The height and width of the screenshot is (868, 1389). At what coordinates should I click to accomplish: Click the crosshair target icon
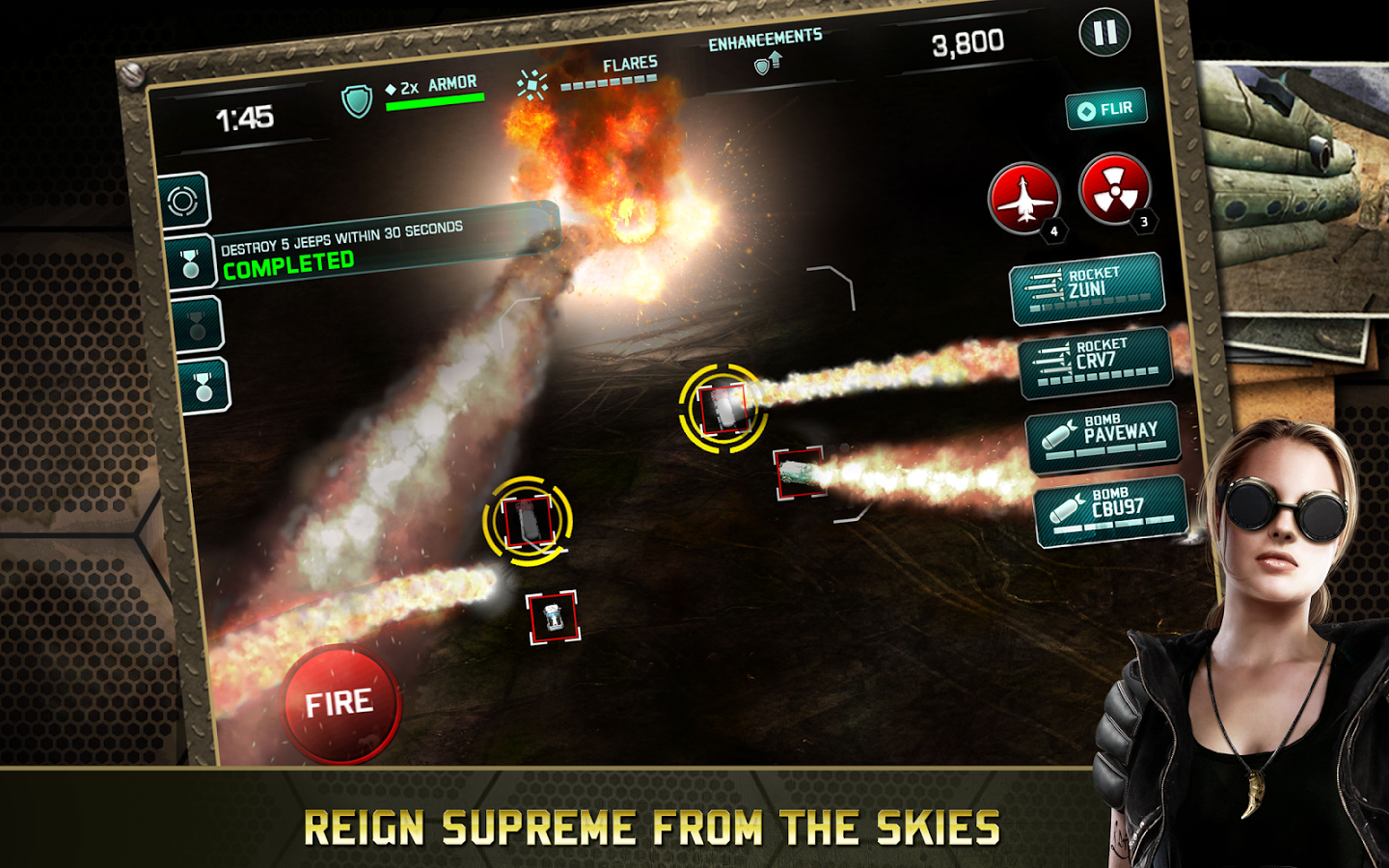pyautogui.click(x=183, y=201)
